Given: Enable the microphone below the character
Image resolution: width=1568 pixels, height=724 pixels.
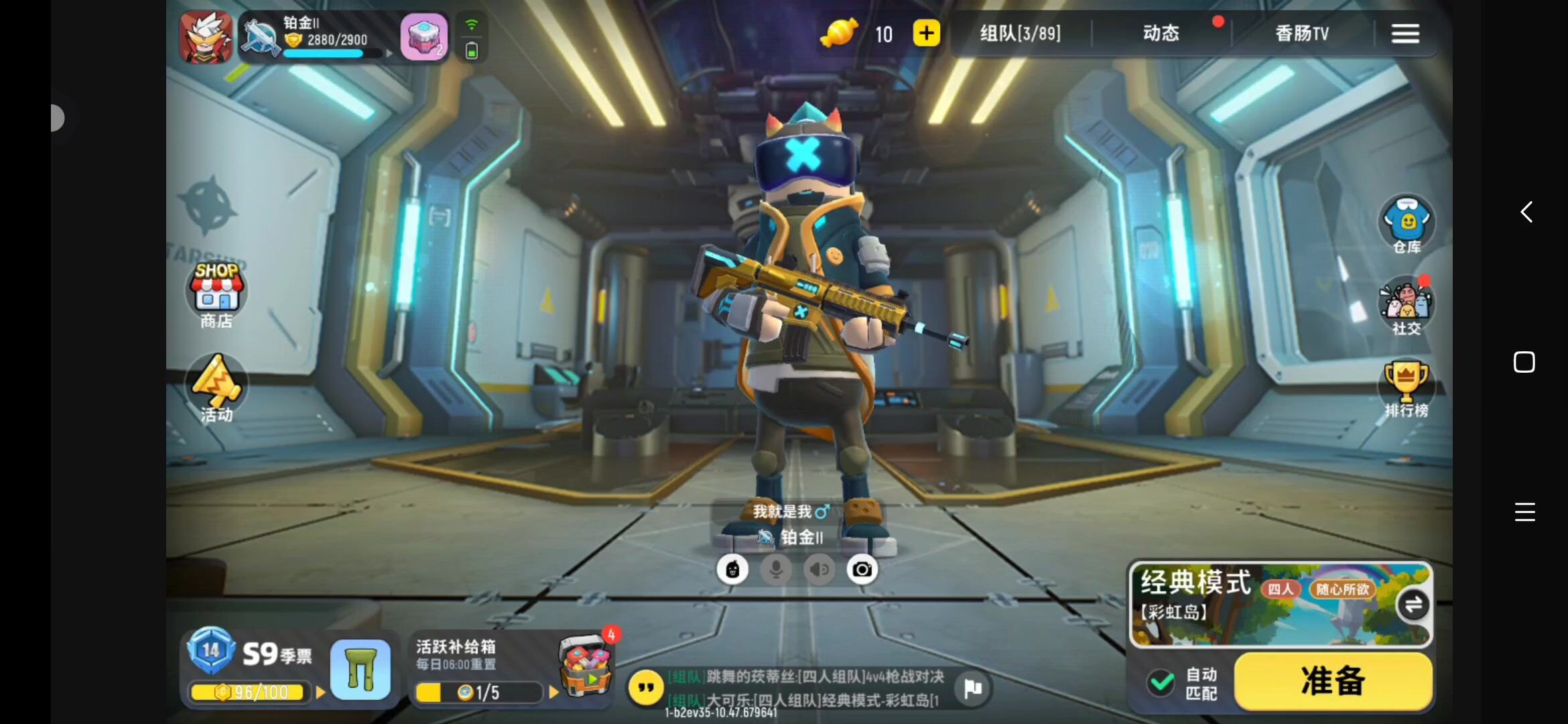Looking at the screenshot, I should (x=776, y=569).
